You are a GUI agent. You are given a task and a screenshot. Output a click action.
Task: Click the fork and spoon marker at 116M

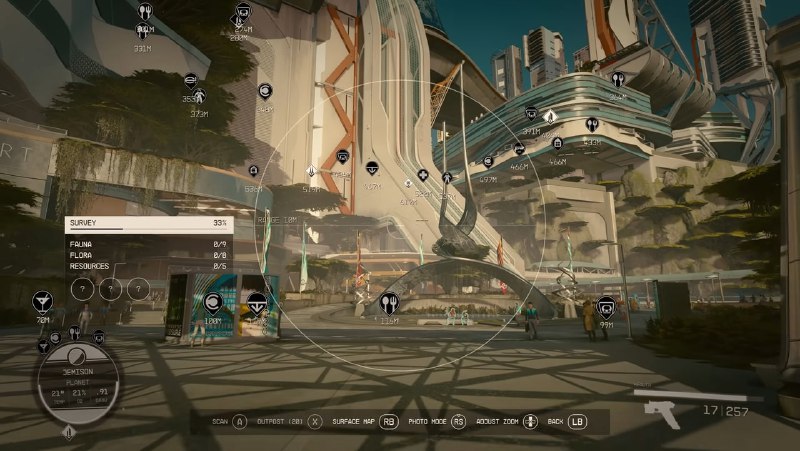point(389,300)
